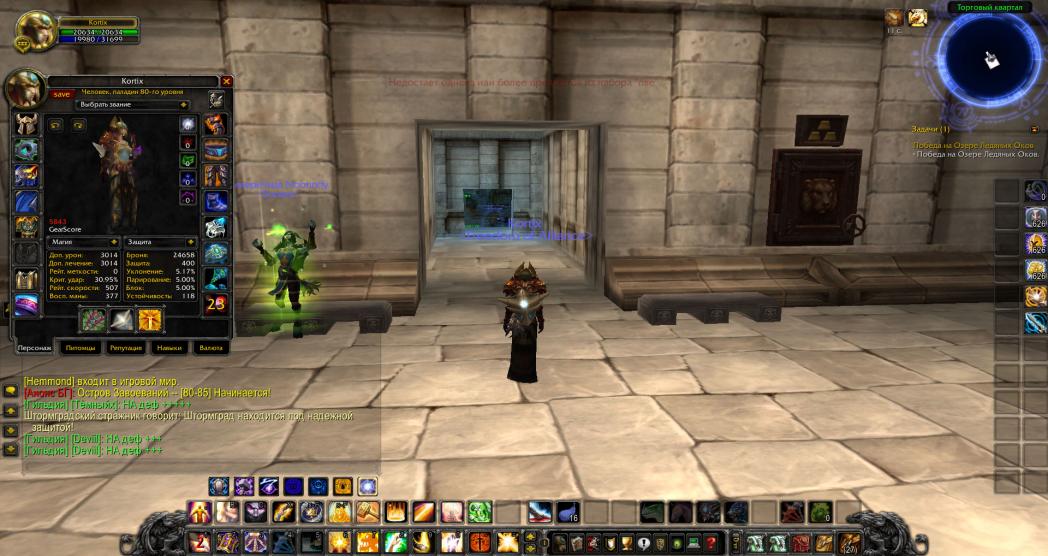Open the red question mark help button
Viewport: 1048px width, 556px height.
tap(711, 543)
